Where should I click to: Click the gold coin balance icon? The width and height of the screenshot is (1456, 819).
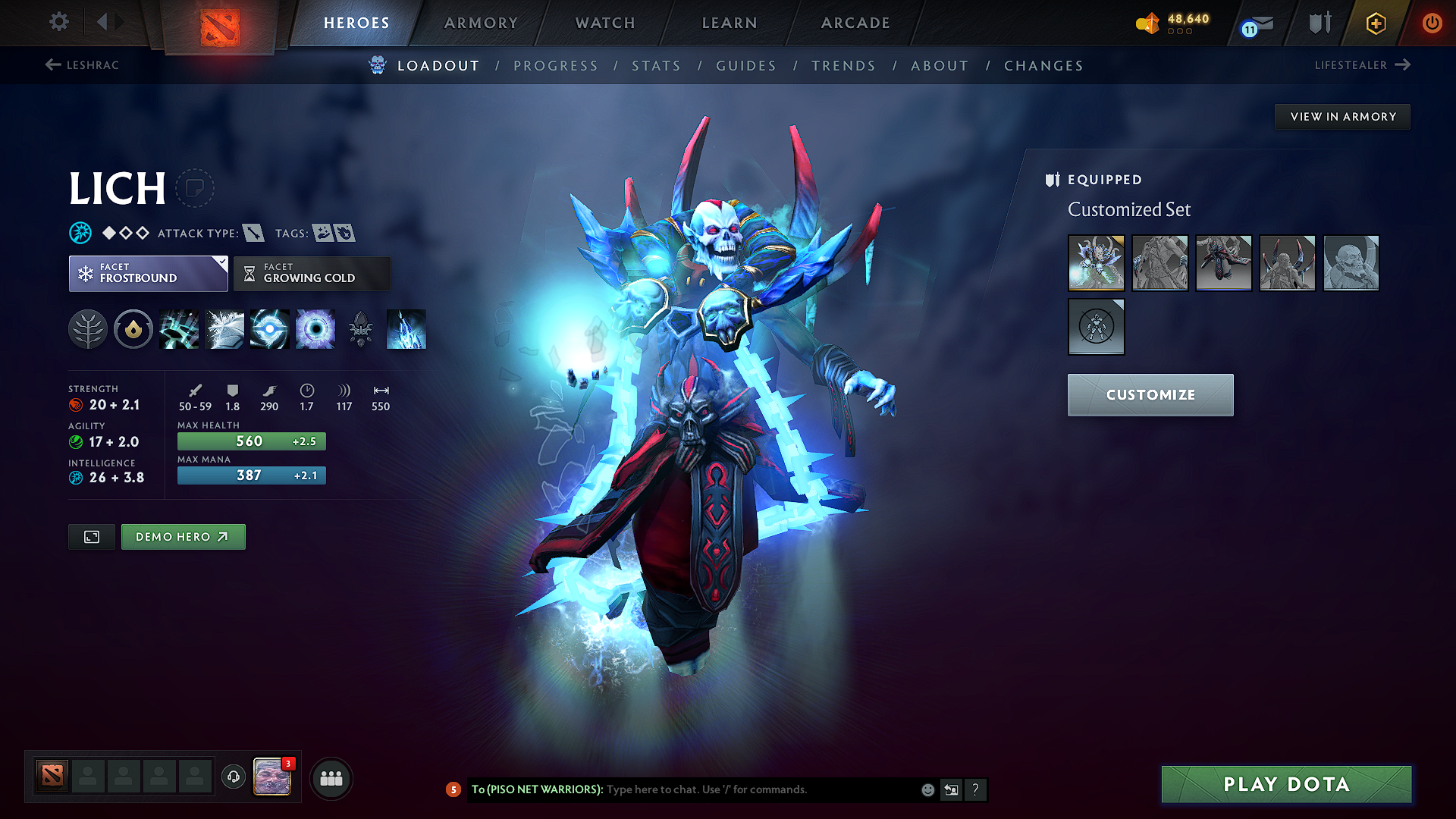(1147, 23)
